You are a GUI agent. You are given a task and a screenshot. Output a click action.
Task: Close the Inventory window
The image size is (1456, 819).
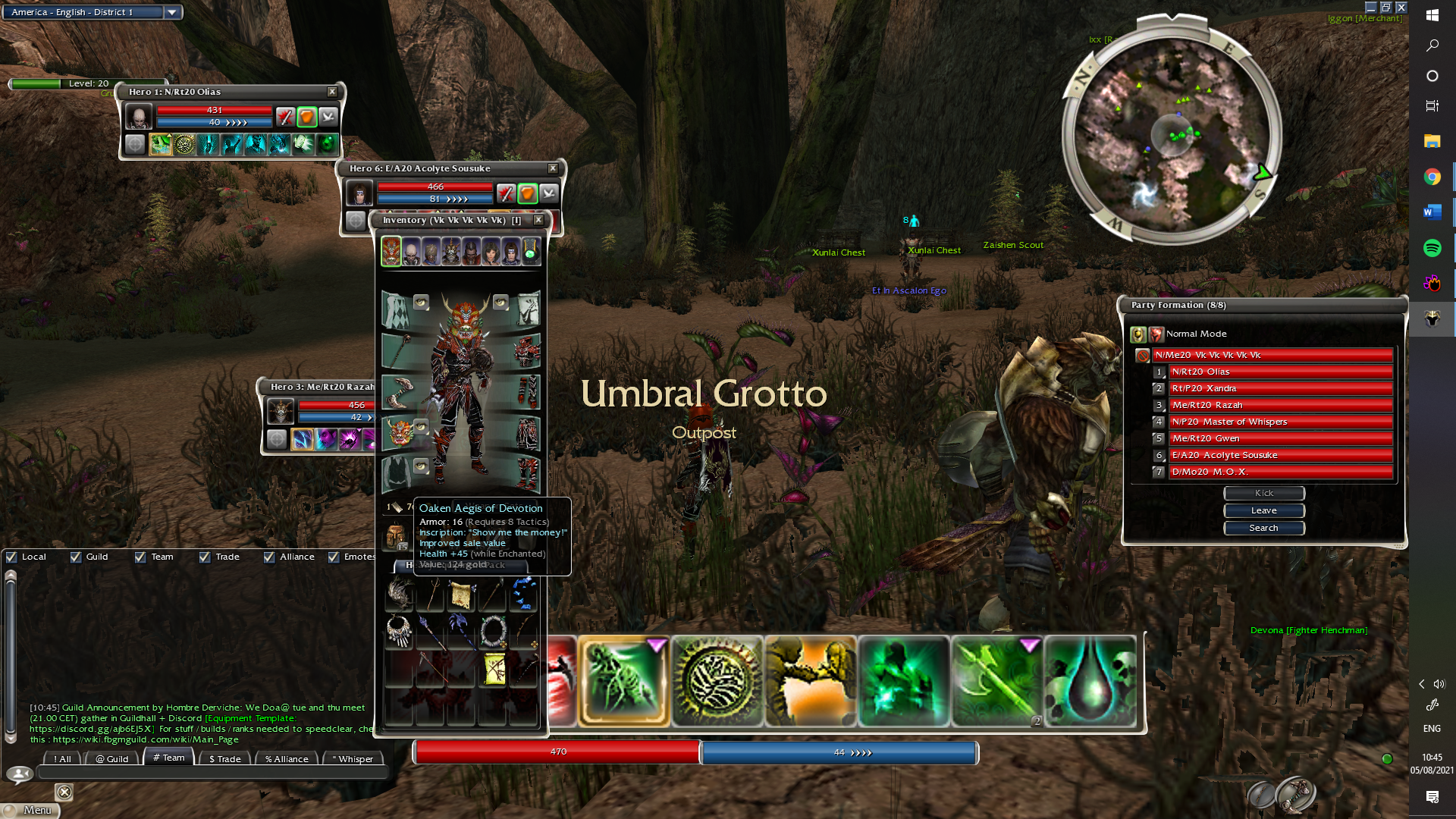click(x=538, y=220)
